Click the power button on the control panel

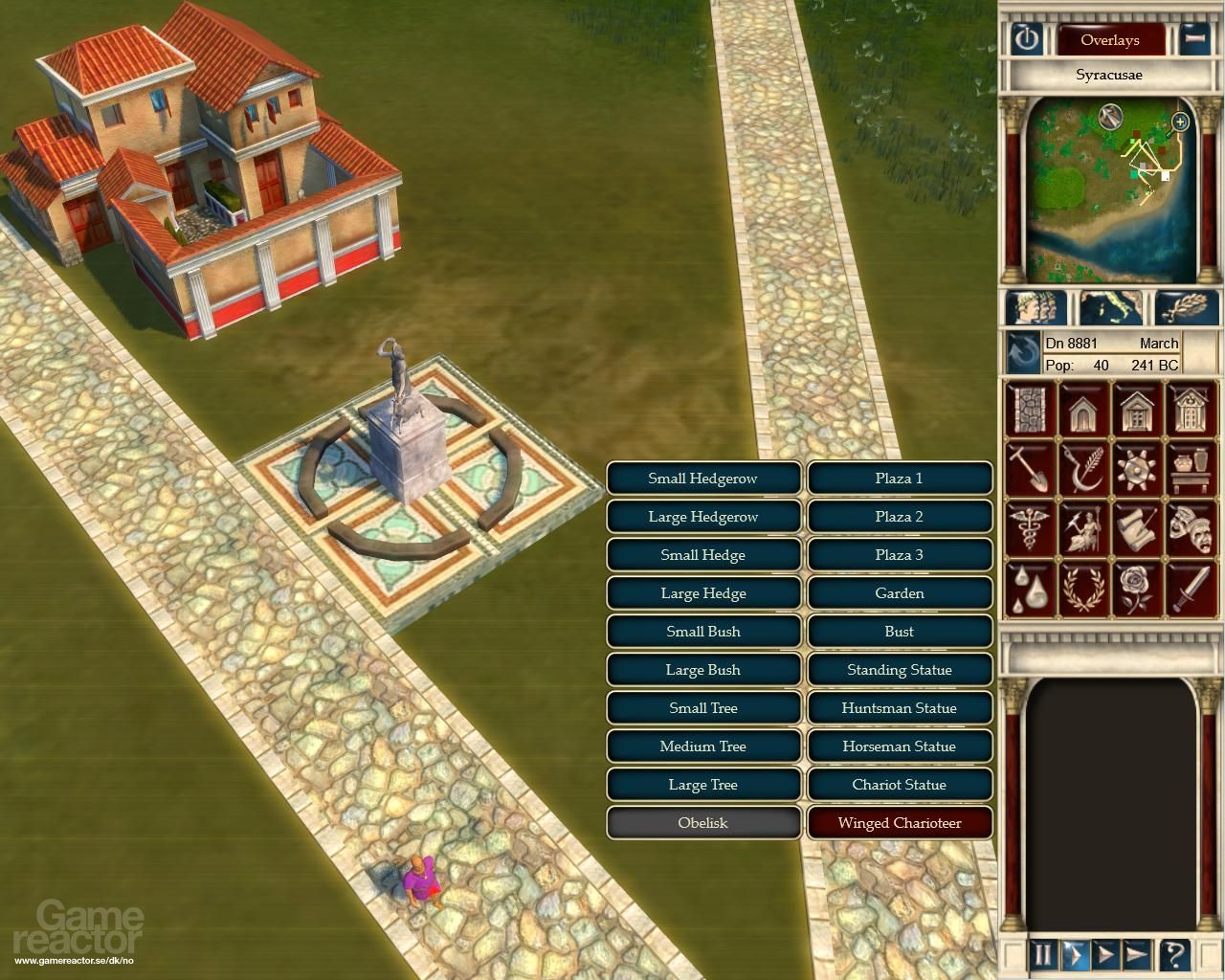(1028, 40)
